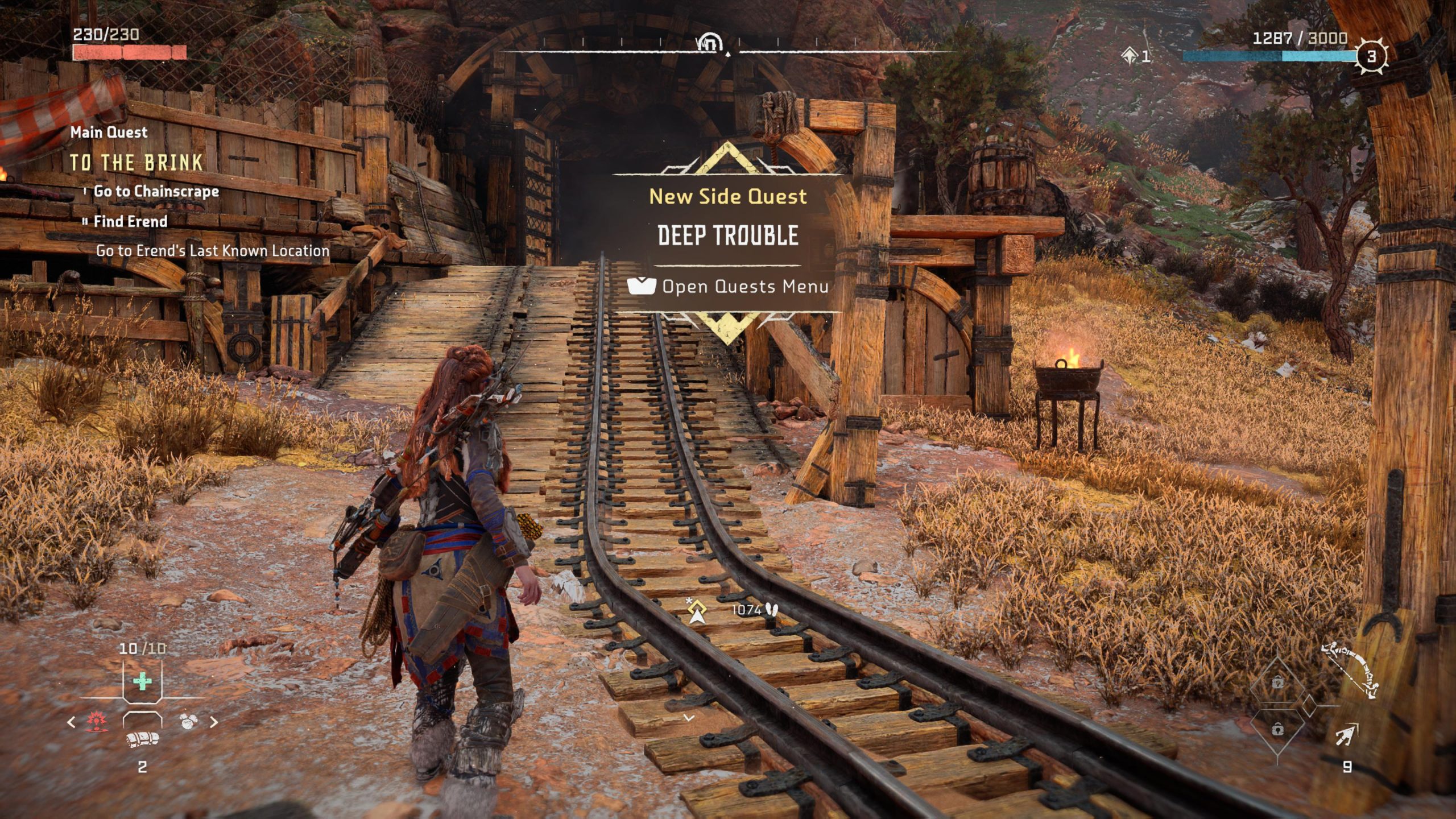Choose the arrow ammo type icon

1346,735
